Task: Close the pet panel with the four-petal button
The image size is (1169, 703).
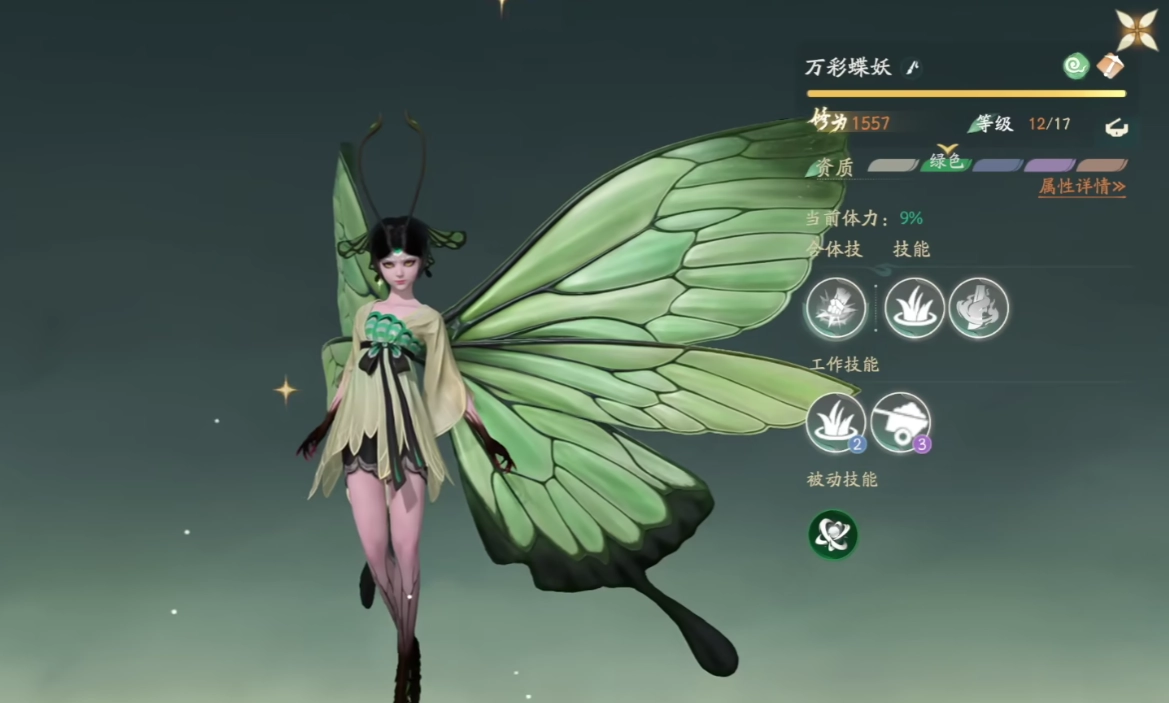Action: (1137, 30)
